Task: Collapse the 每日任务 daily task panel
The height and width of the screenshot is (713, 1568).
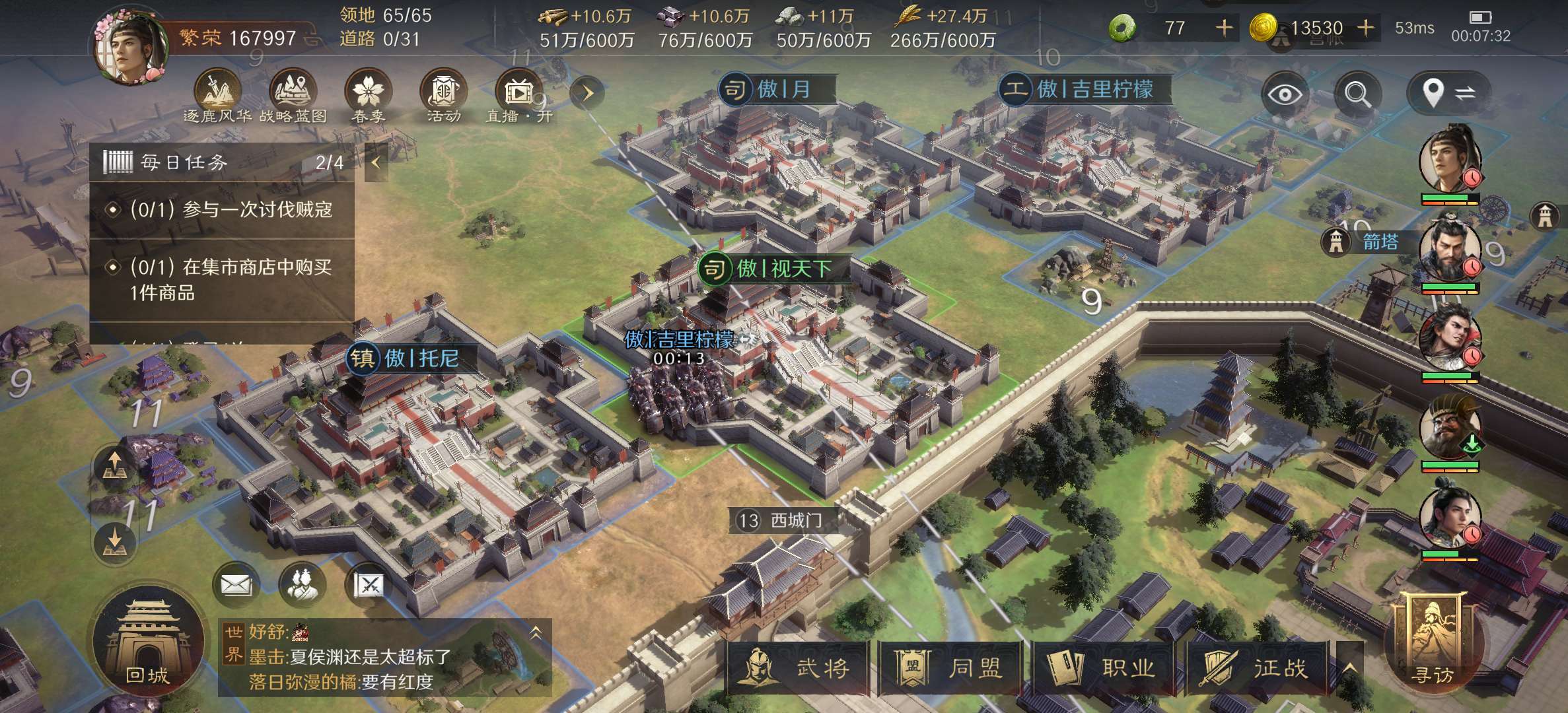Action: click(376, 162)
